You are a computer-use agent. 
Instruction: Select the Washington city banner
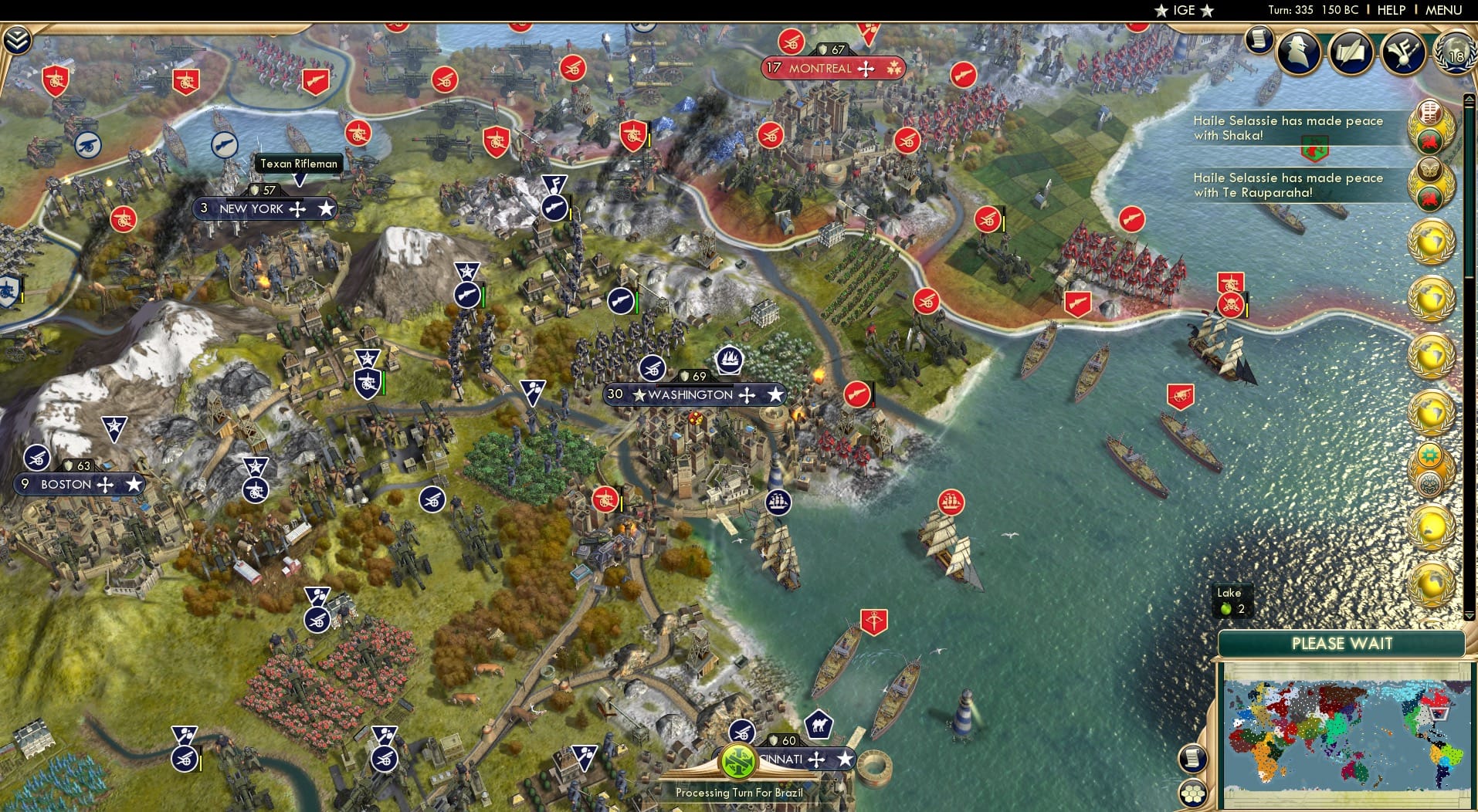click(693, 394)
